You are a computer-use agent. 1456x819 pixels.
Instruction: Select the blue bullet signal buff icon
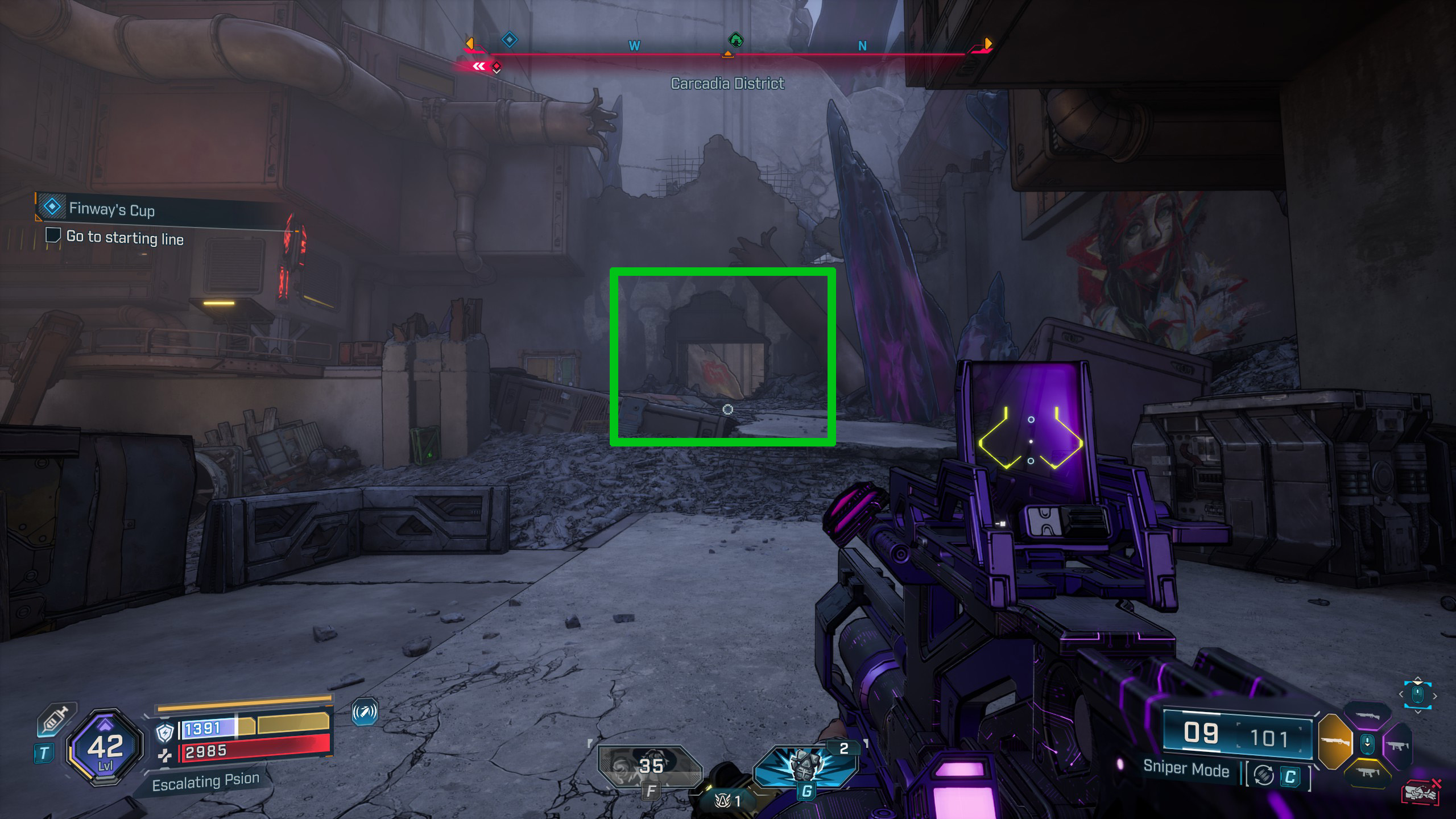365,712
